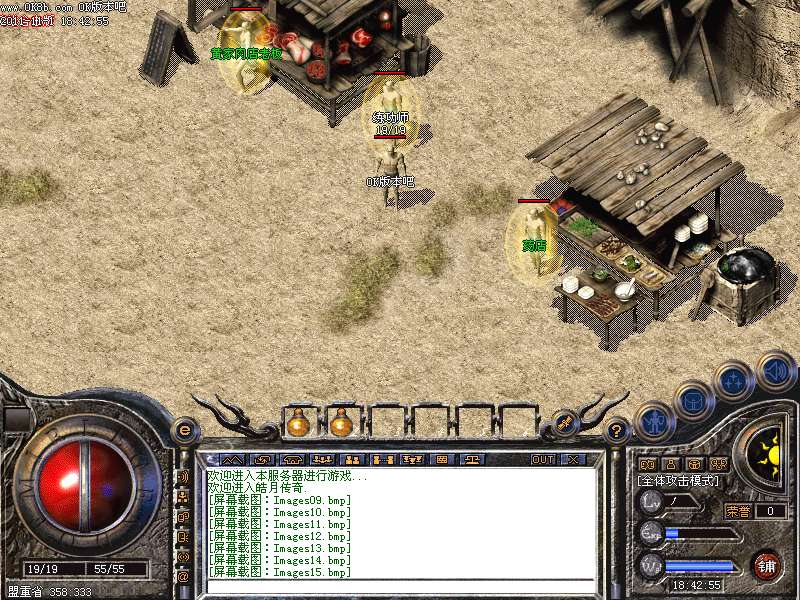The width and height of the screenshot is (800, 600).
Task: Click the top sound-wave chat filter button
Action: point(183,478)
